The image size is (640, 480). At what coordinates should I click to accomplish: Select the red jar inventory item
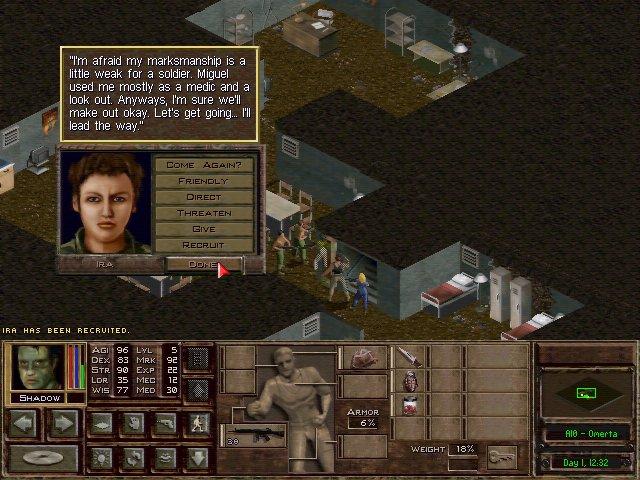(x=409, y=405)
